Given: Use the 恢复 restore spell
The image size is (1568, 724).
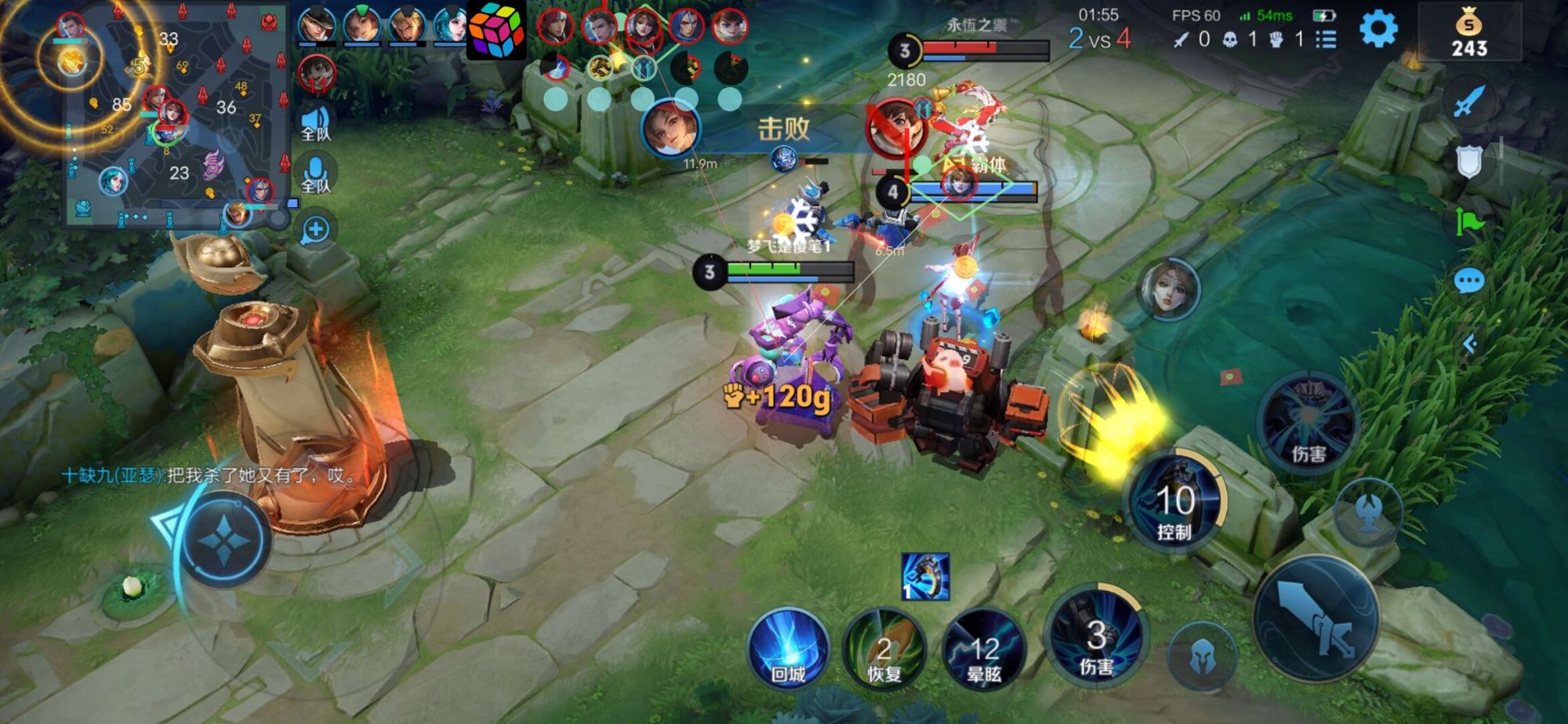Looking at the screenshot, I should point(884,649).
